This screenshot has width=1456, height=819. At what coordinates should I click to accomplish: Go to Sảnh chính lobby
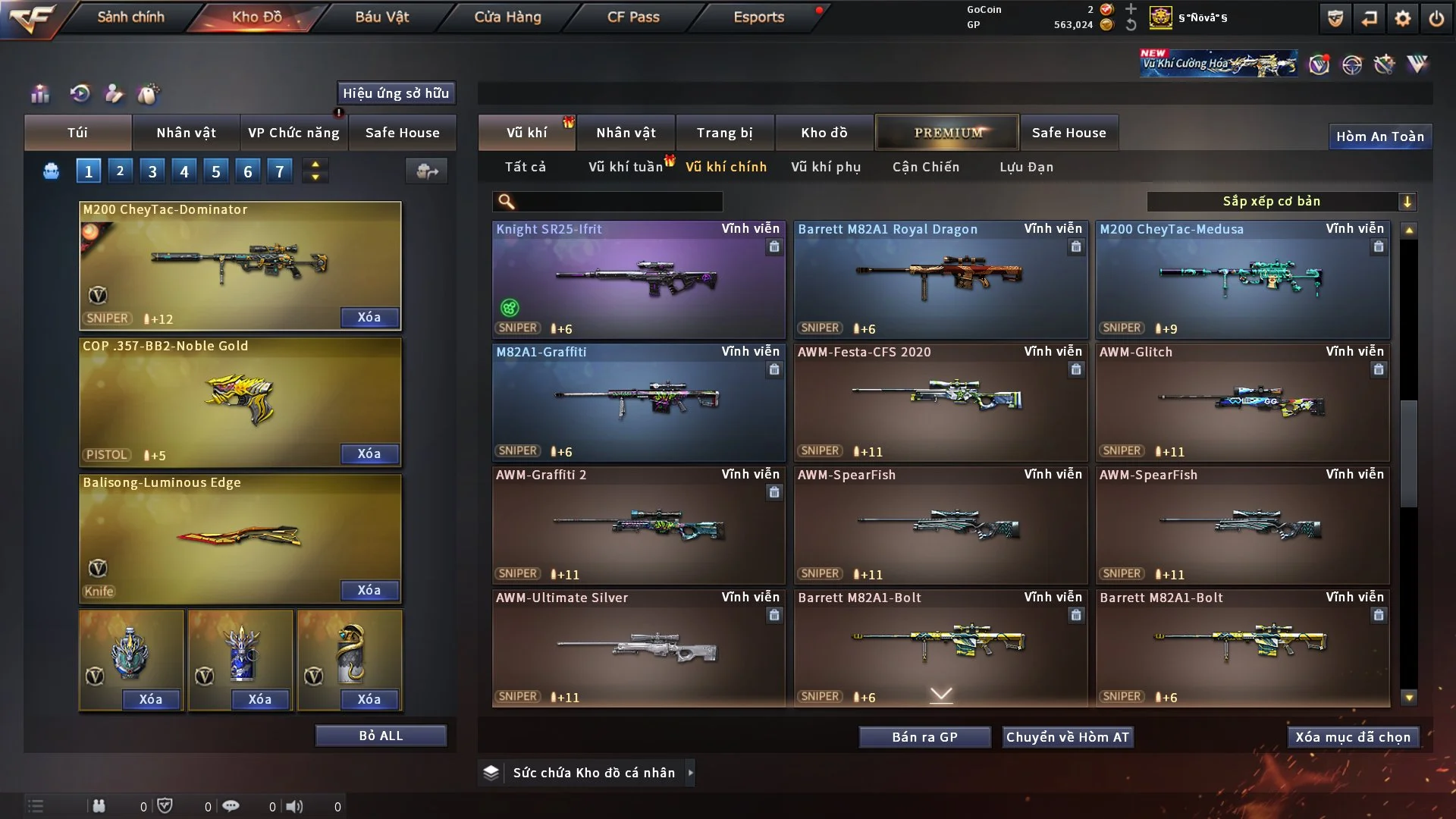(130, 17)
